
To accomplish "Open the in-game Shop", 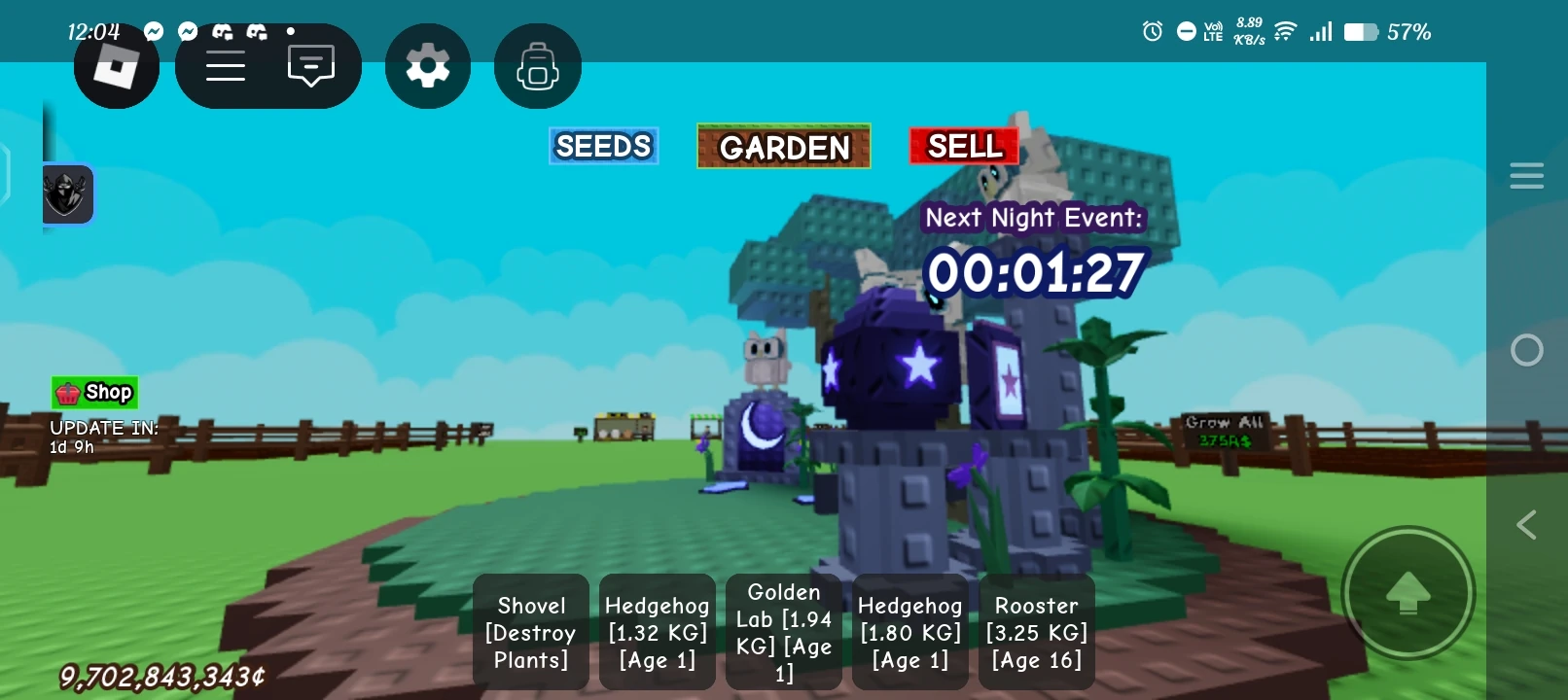I will point(95,392).
